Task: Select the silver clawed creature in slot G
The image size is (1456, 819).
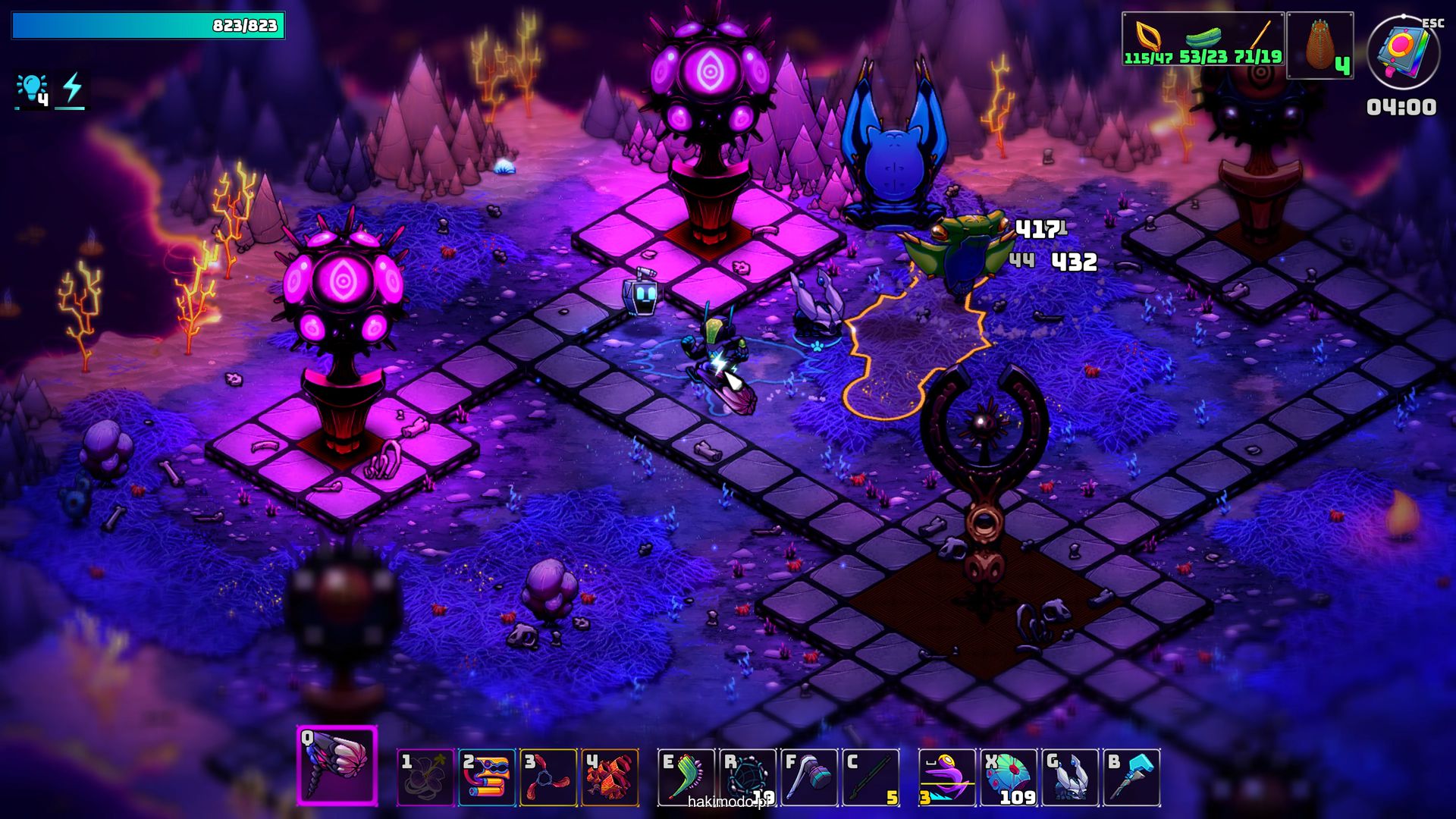Action: point(1070,777)
